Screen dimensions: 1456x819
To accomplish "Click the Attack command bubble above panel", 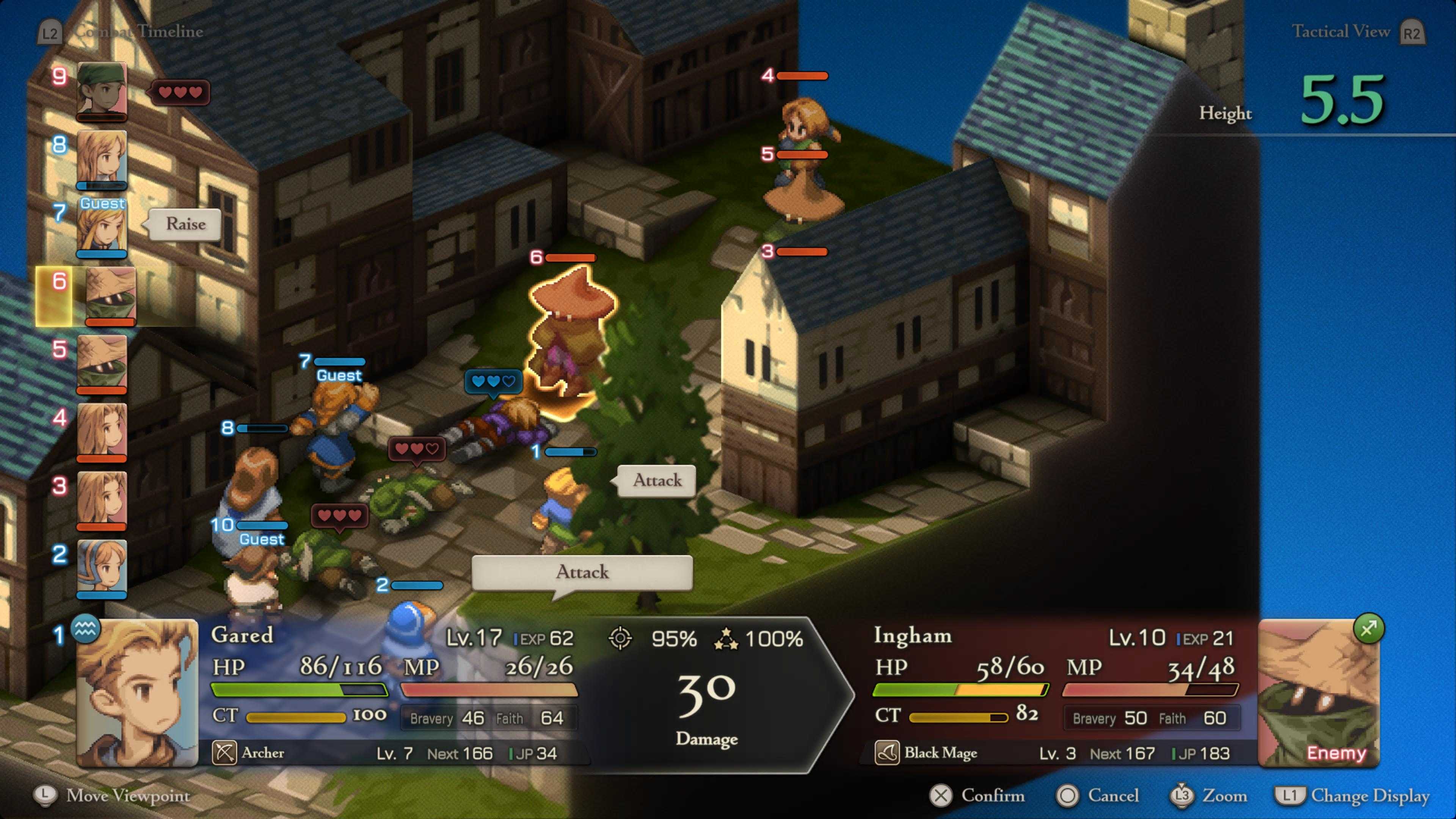I will click(582, 572).
